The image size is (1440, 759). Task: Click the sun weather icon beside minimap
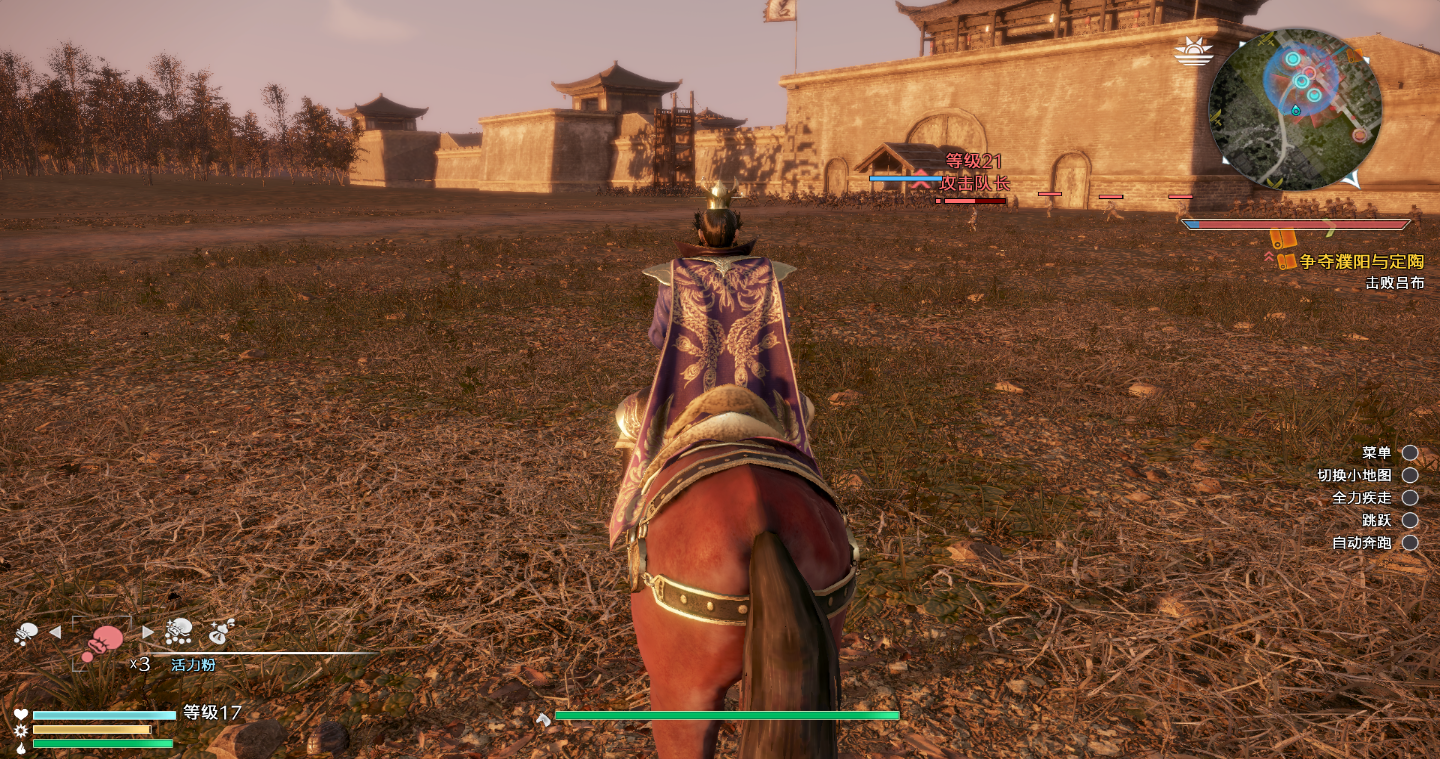click(1192, 50)
